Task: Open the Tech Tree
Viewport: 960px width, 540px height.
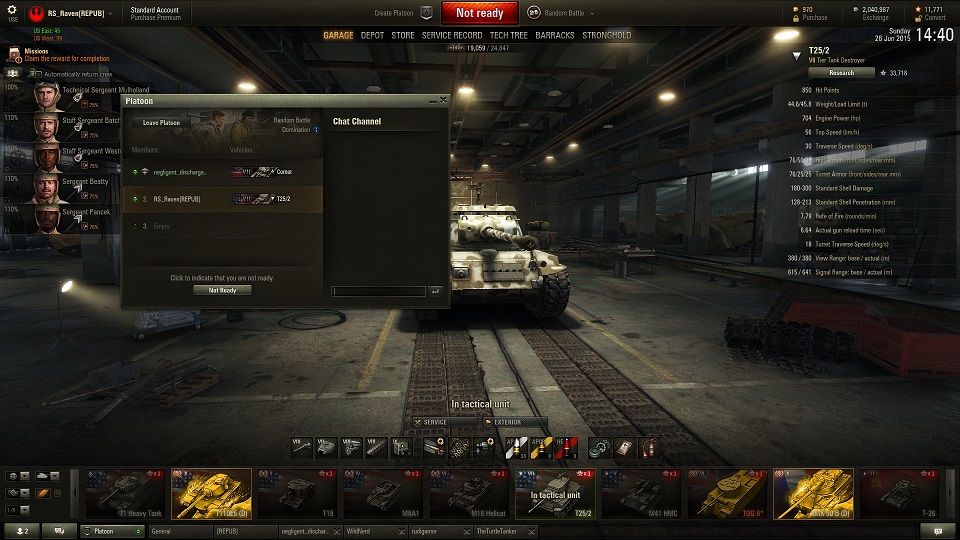Action: point(509,35)
